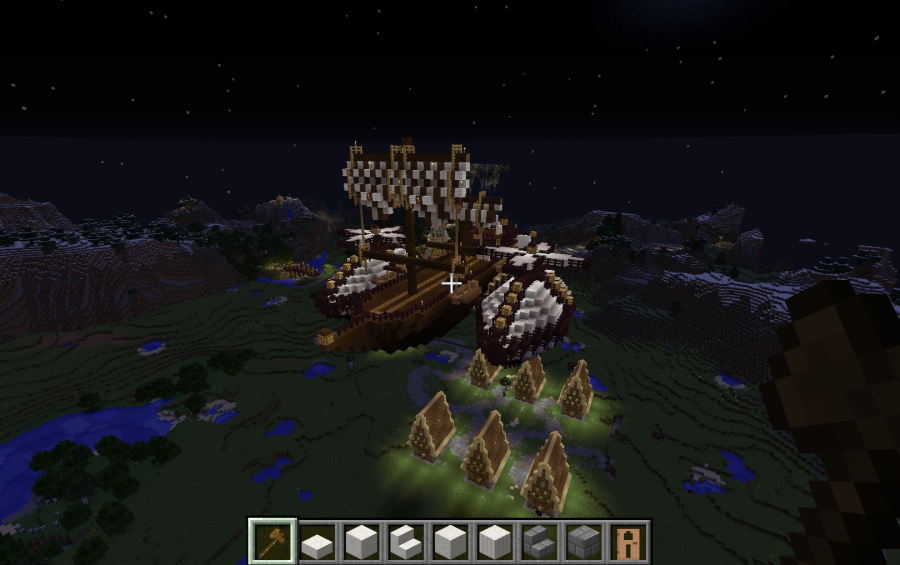Select the gray stone bricks block slot
Image resolution: width=900 pixels, height=565 pixels.
(582, 542)
